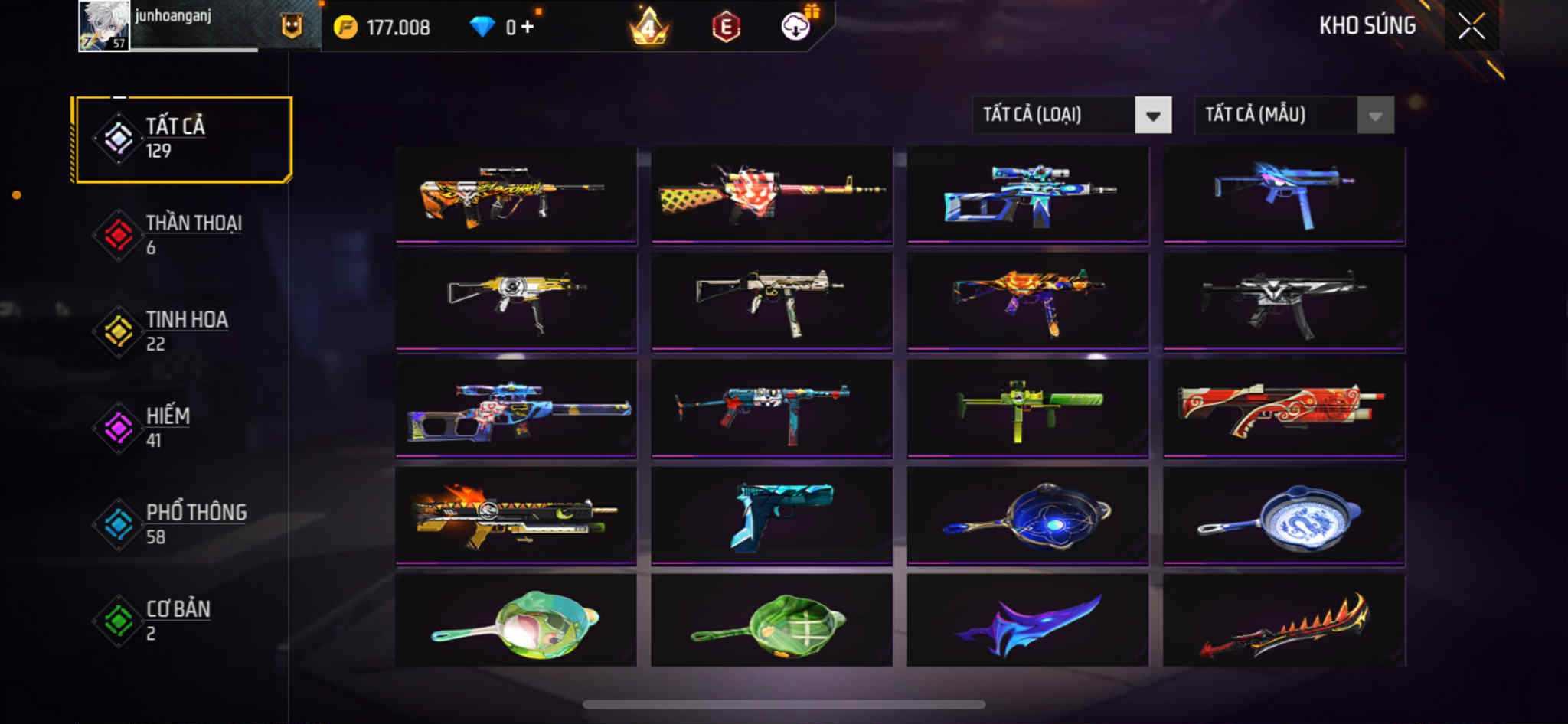The width and height of the screenshot is (1568, 724).
Task: Add diamonds with the plus button
Action: pyautogui.click(x=527, y=28)
